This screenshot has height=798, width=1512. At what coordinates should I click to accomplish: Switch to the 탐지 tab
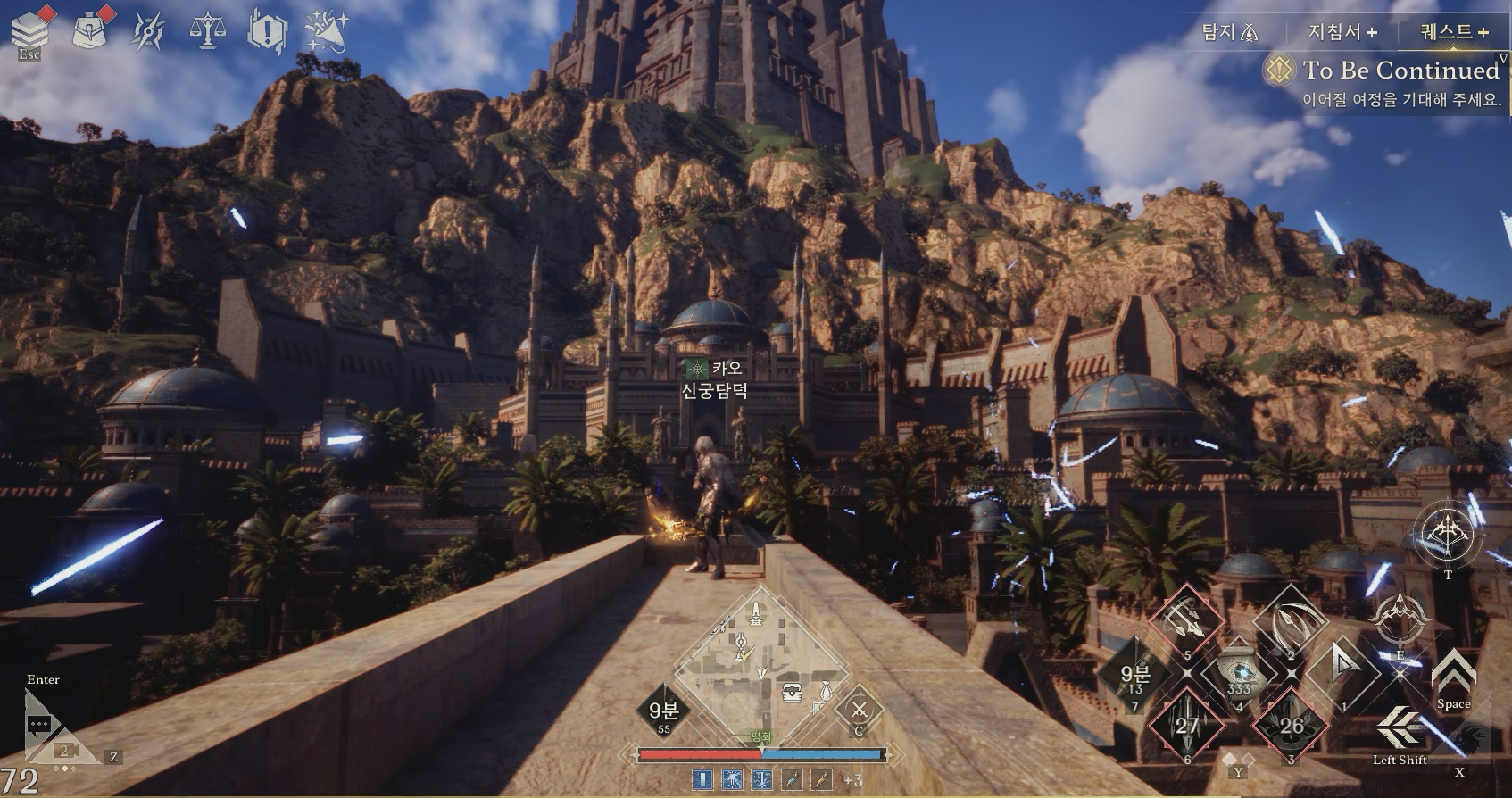tap(1229, 33)
